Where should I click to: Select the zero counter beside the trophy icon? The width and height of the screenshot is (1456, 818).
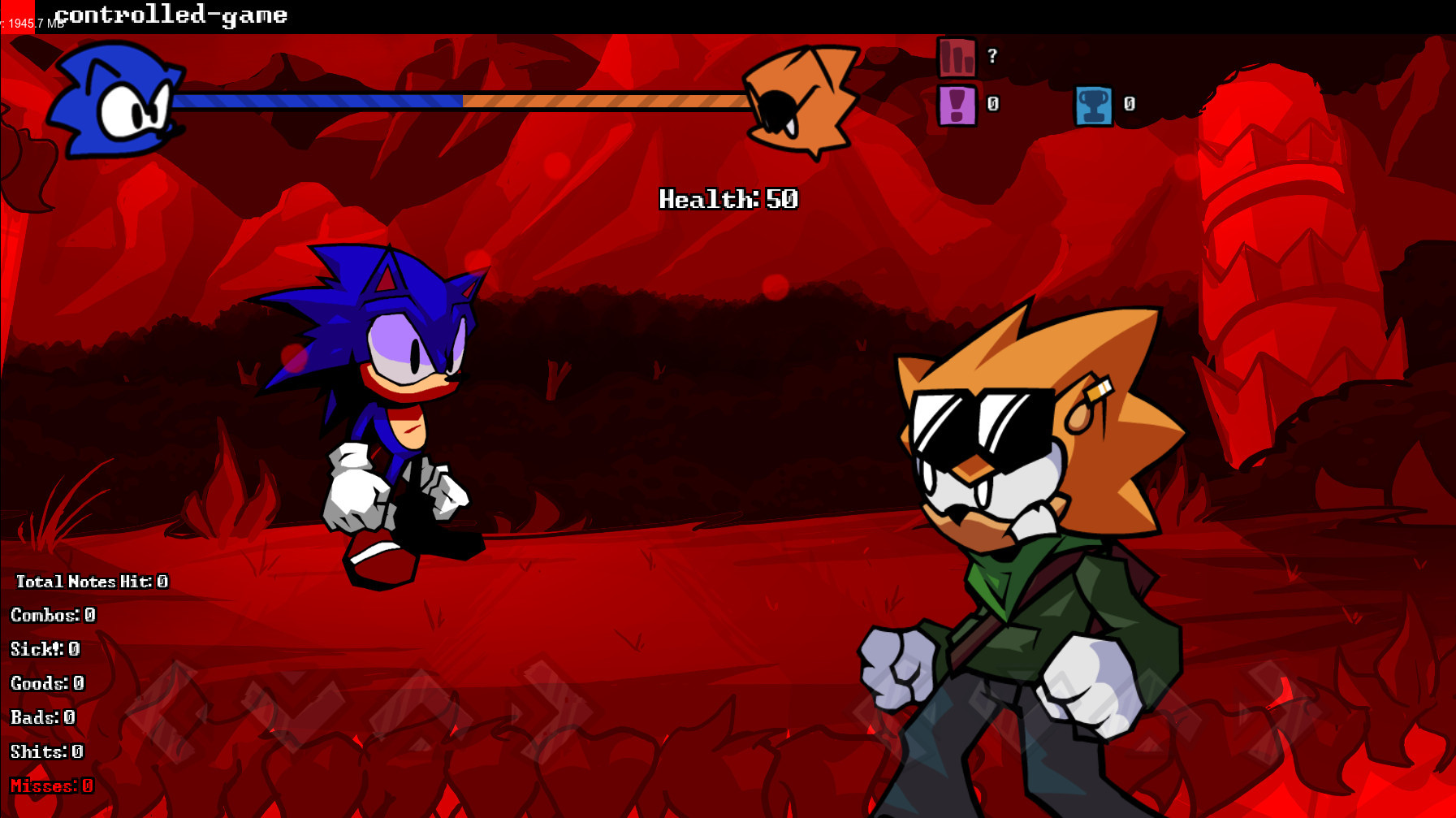pyautogui.click(x=1127, y=104)
